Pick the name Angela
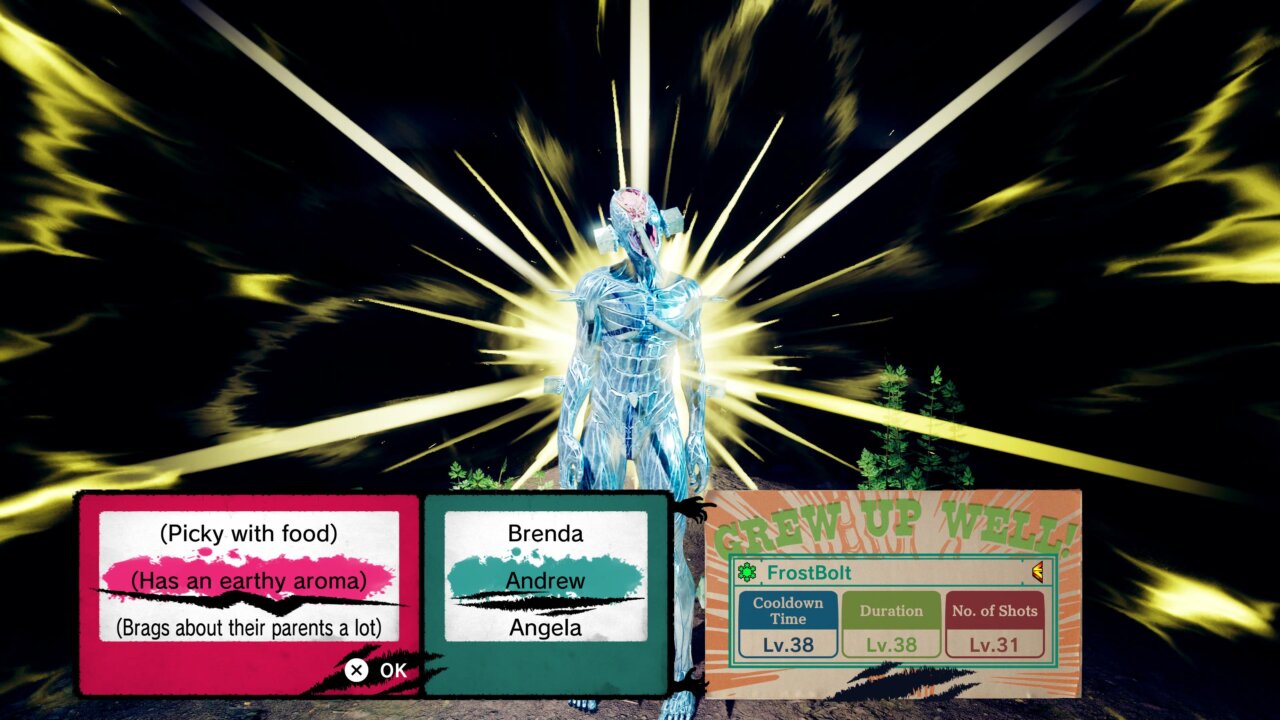Screen dimensions: 1280x720 pos(545,628)
